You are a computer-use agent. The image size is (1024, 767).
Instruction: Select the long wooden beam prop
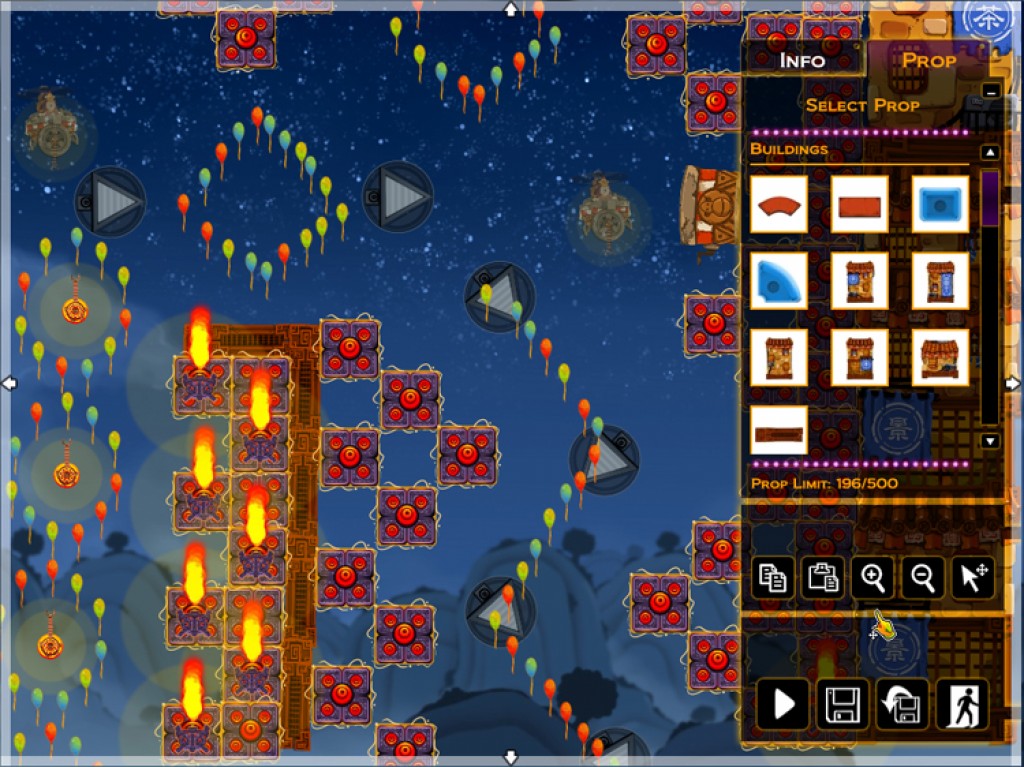tap(779, 430)
